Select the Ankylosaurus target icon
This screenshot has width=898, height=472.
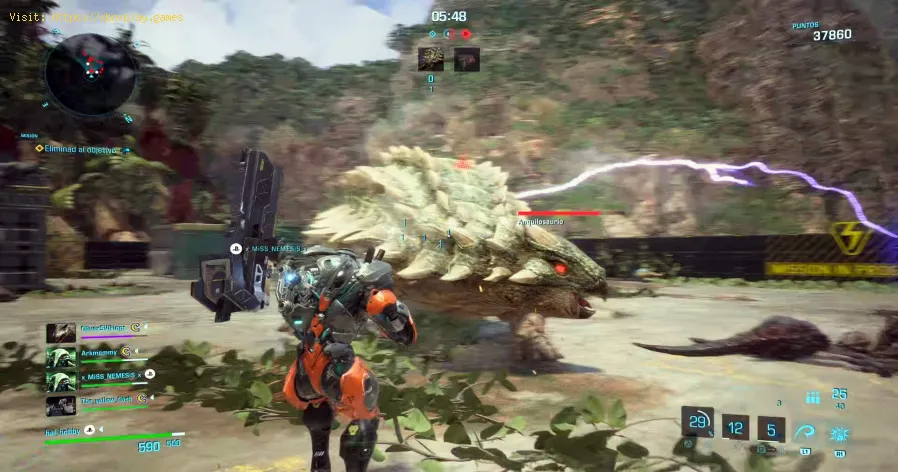pyautogui.click(x=431, y=60)
